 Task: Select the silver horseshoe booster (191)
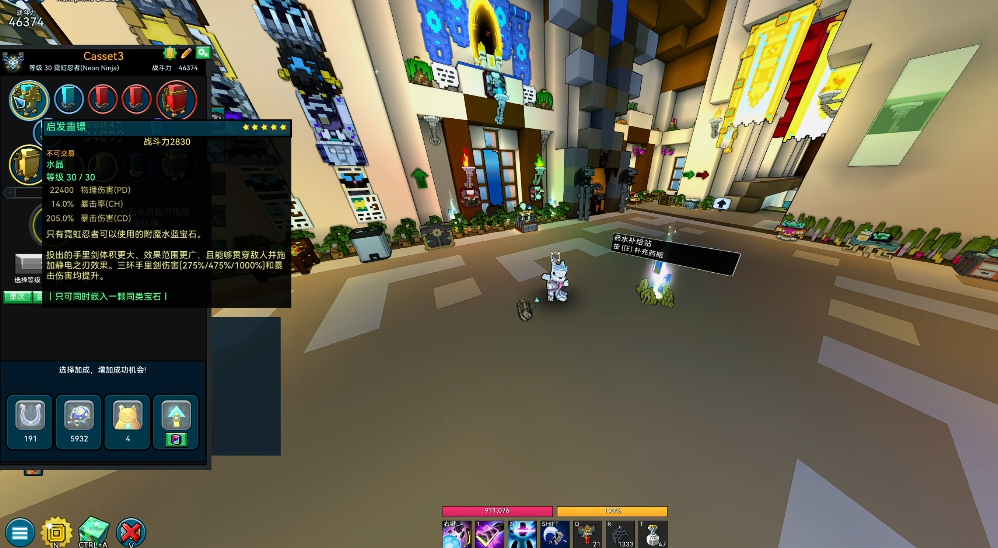(30, 420)
